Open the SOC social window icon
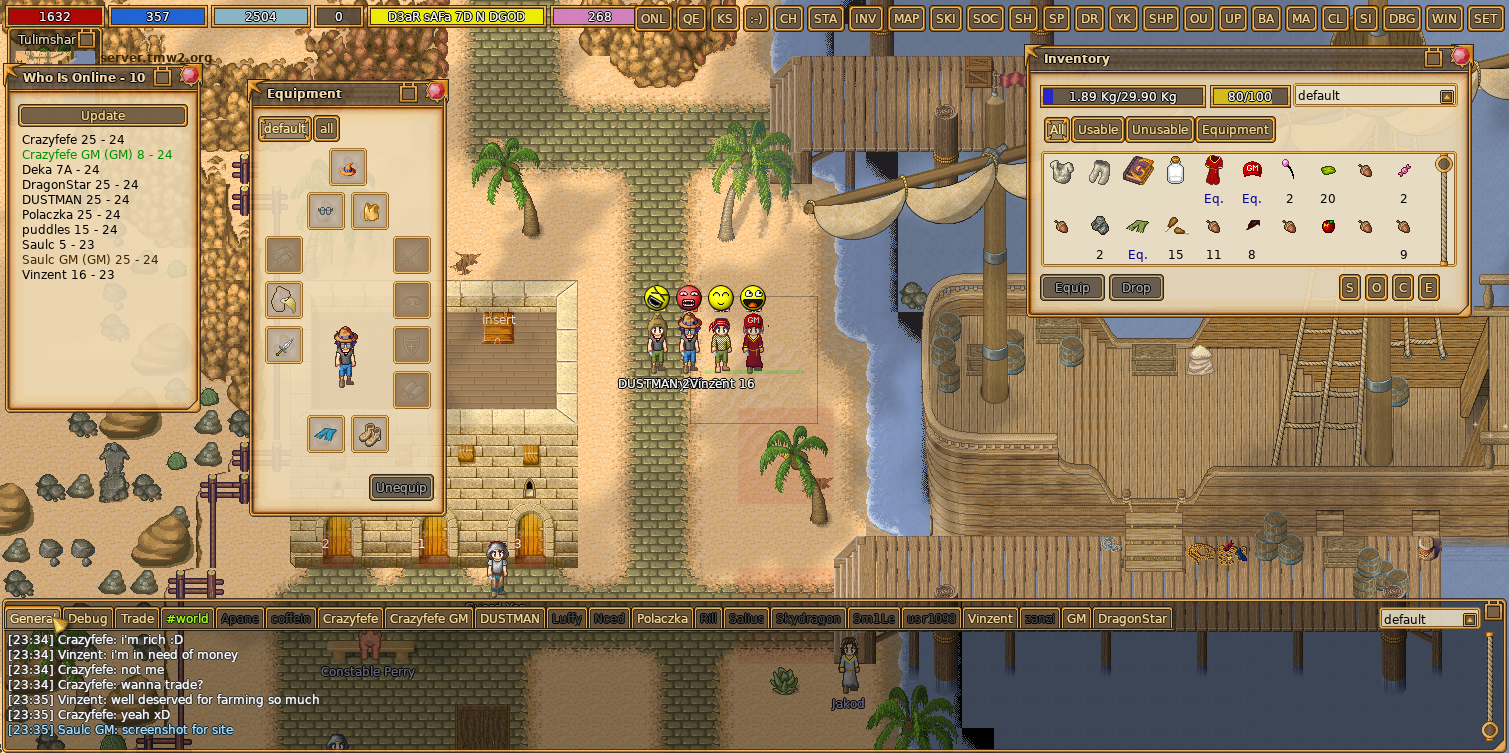 pyautogui.click(x=984, y=18)
